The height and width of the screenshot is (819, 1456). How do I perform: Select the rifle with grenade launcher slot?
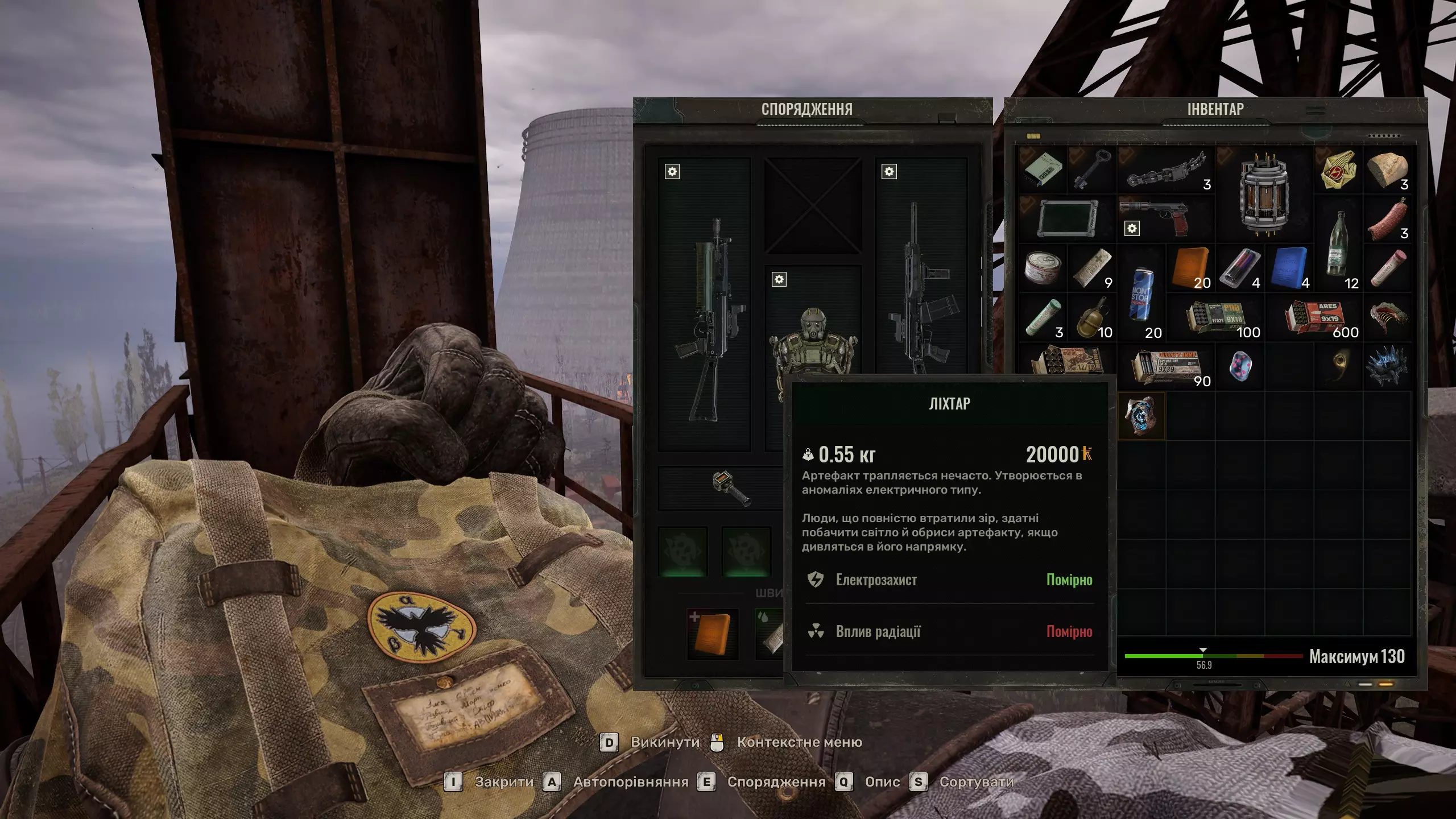point(704,318)
